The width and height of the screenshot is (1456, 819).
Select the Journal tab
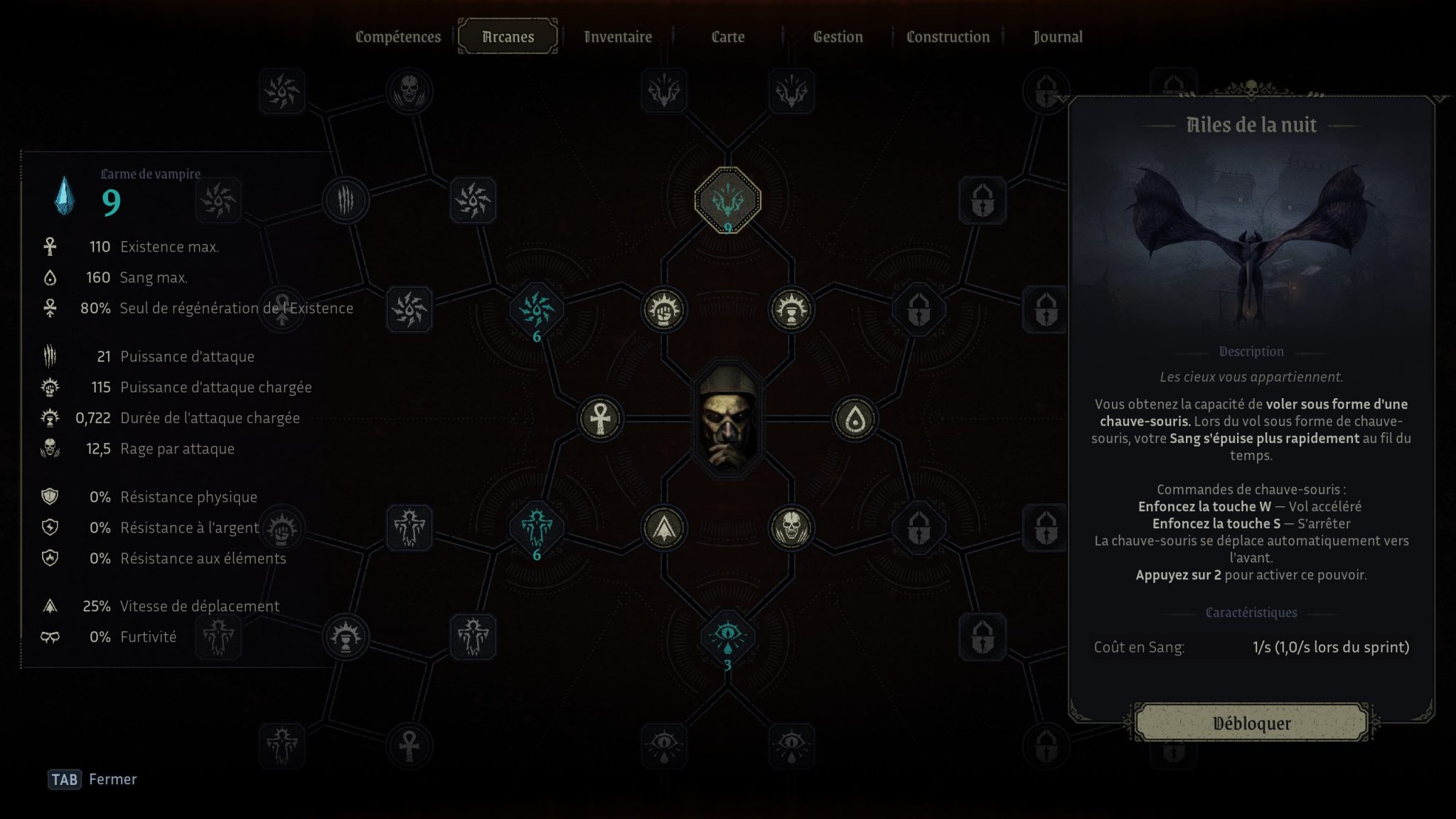tap(1058, 37)
